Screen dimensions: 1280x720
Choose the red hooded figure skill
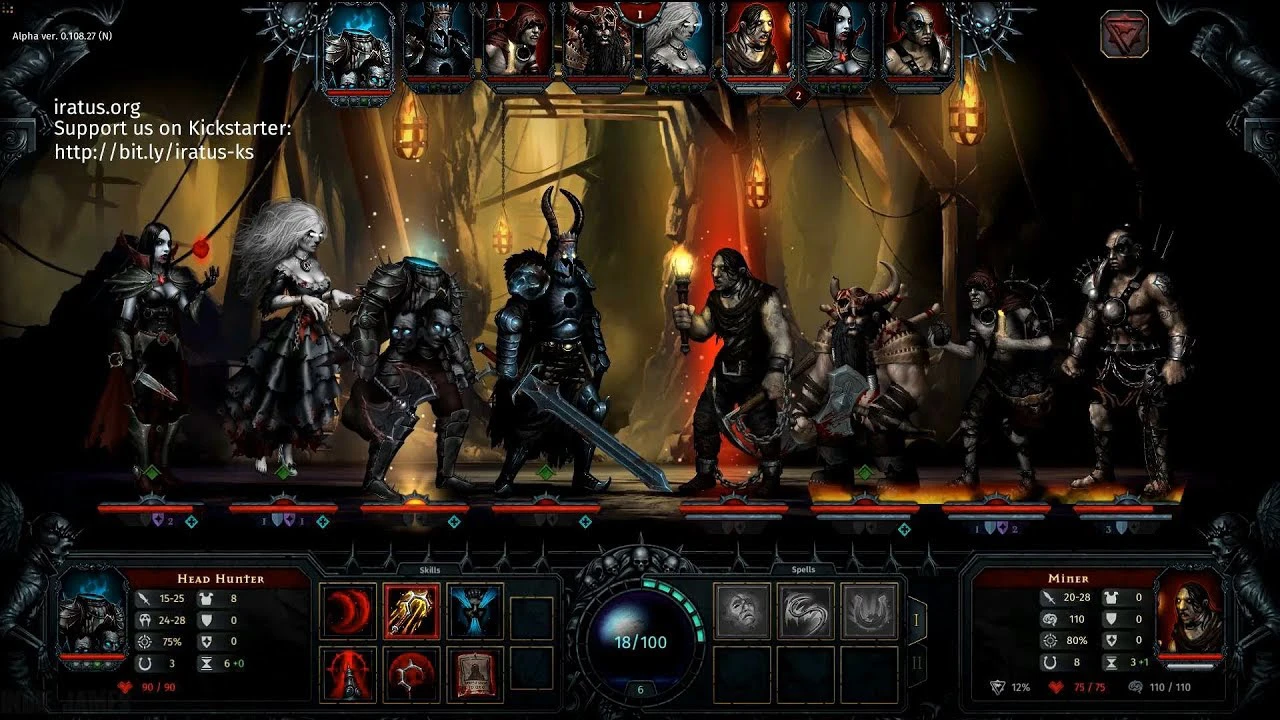click(348, 674)
